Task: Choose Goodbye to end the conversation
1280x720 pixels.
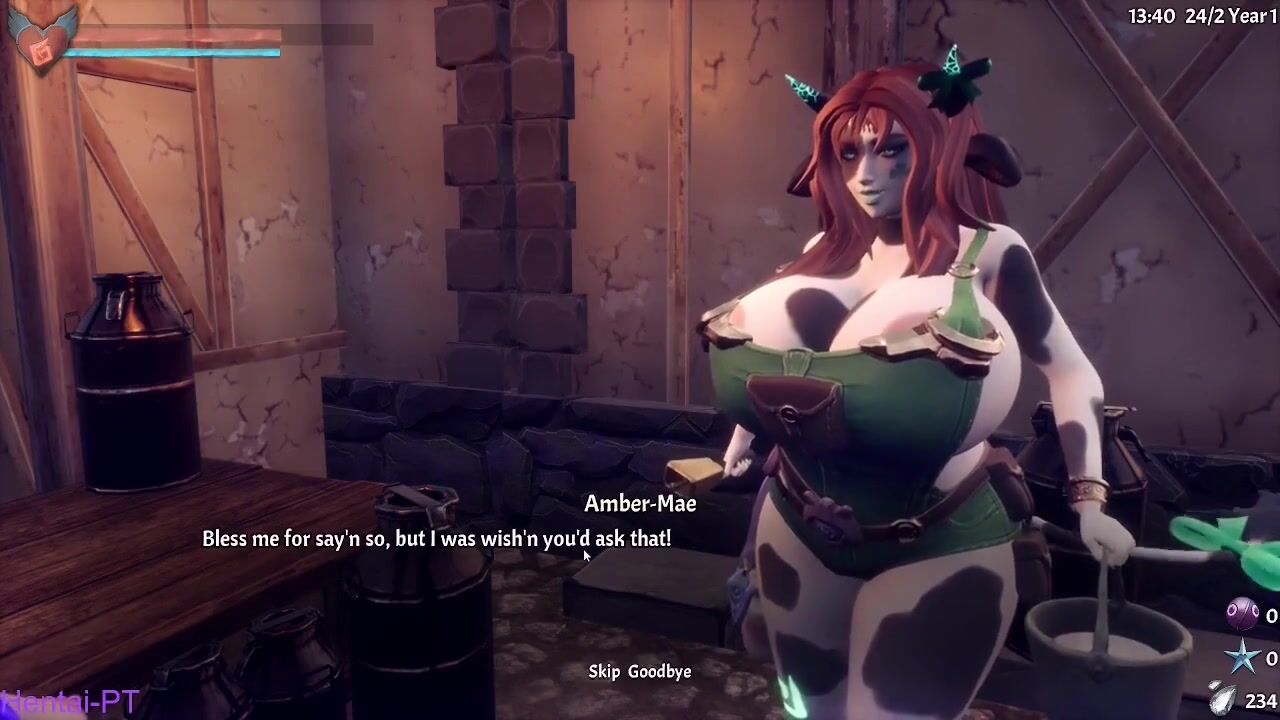Action: [659, 672]
